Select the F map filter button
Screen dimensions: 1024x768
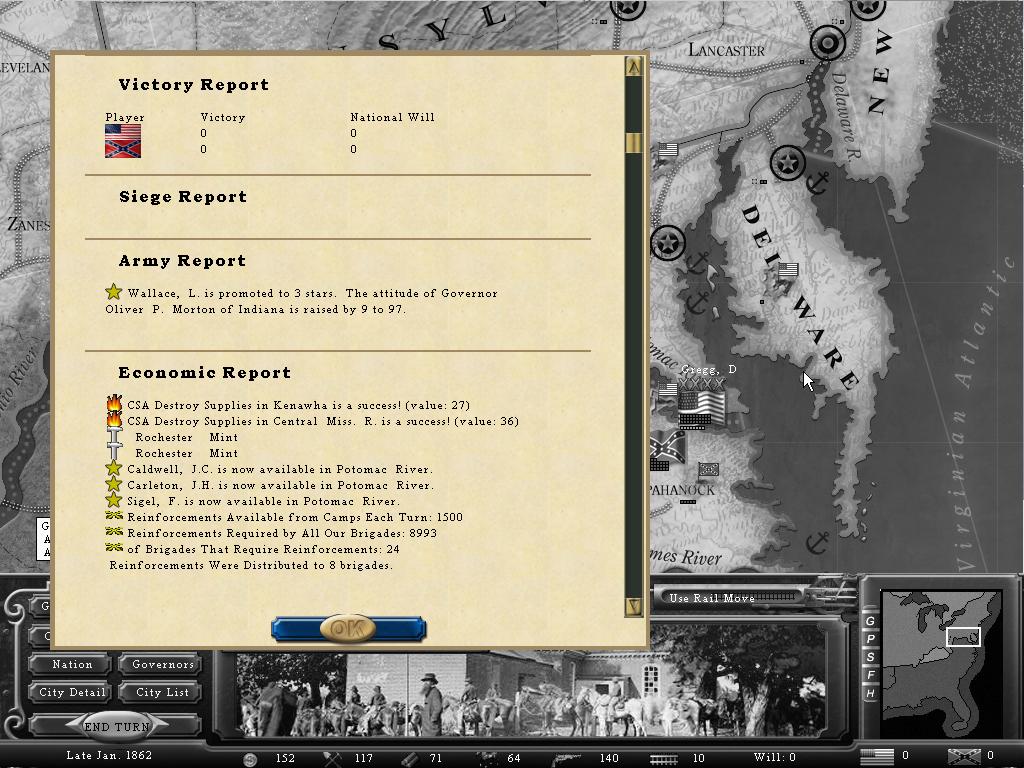pos(870,675)
